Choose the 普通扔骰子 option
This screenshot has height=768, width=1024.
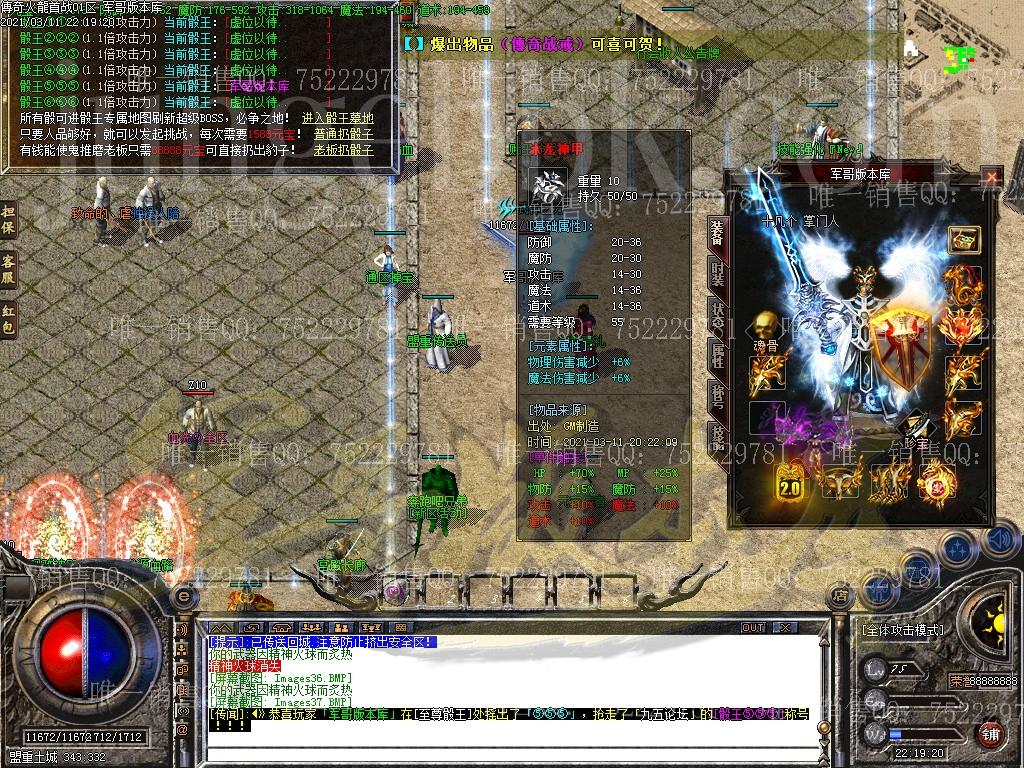coord(343,134)
